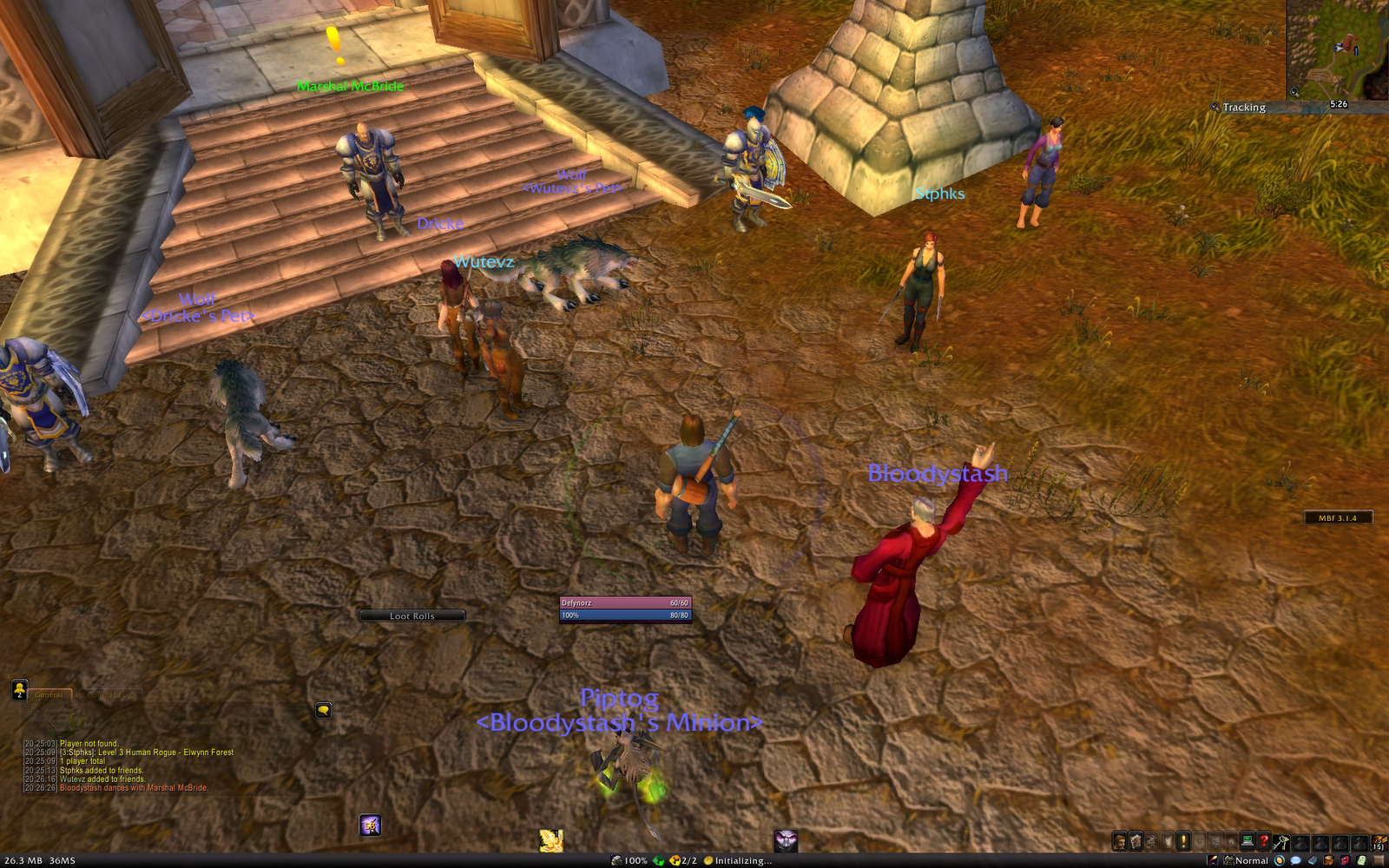Select the character portrait micro menu icon
The height and width of the screenshot is (868, 1389).
point(1119,841)
